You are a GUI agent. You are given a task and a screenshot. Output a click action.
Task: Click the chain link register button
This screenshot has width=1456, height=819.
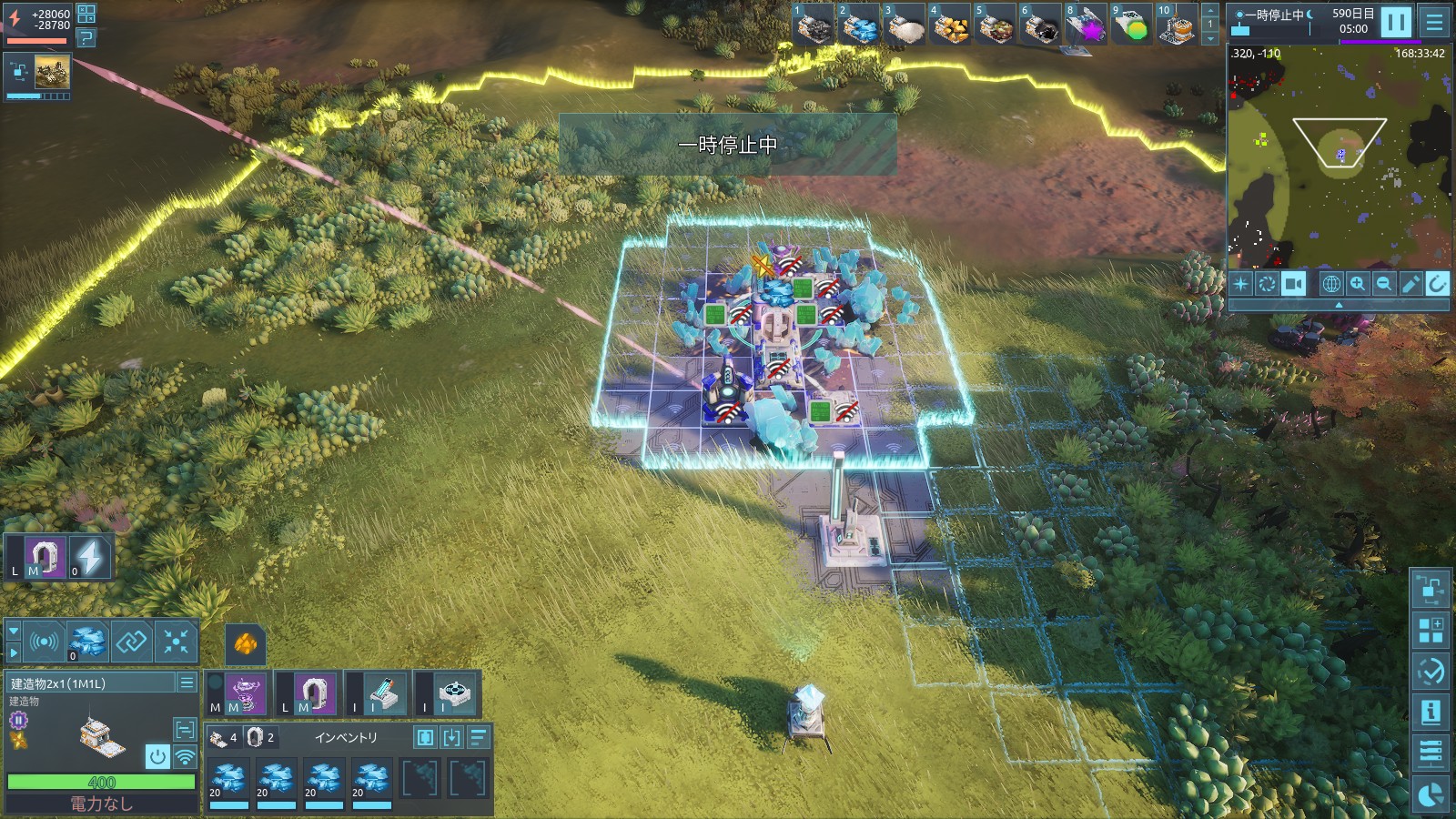click(x=131, y=642)
